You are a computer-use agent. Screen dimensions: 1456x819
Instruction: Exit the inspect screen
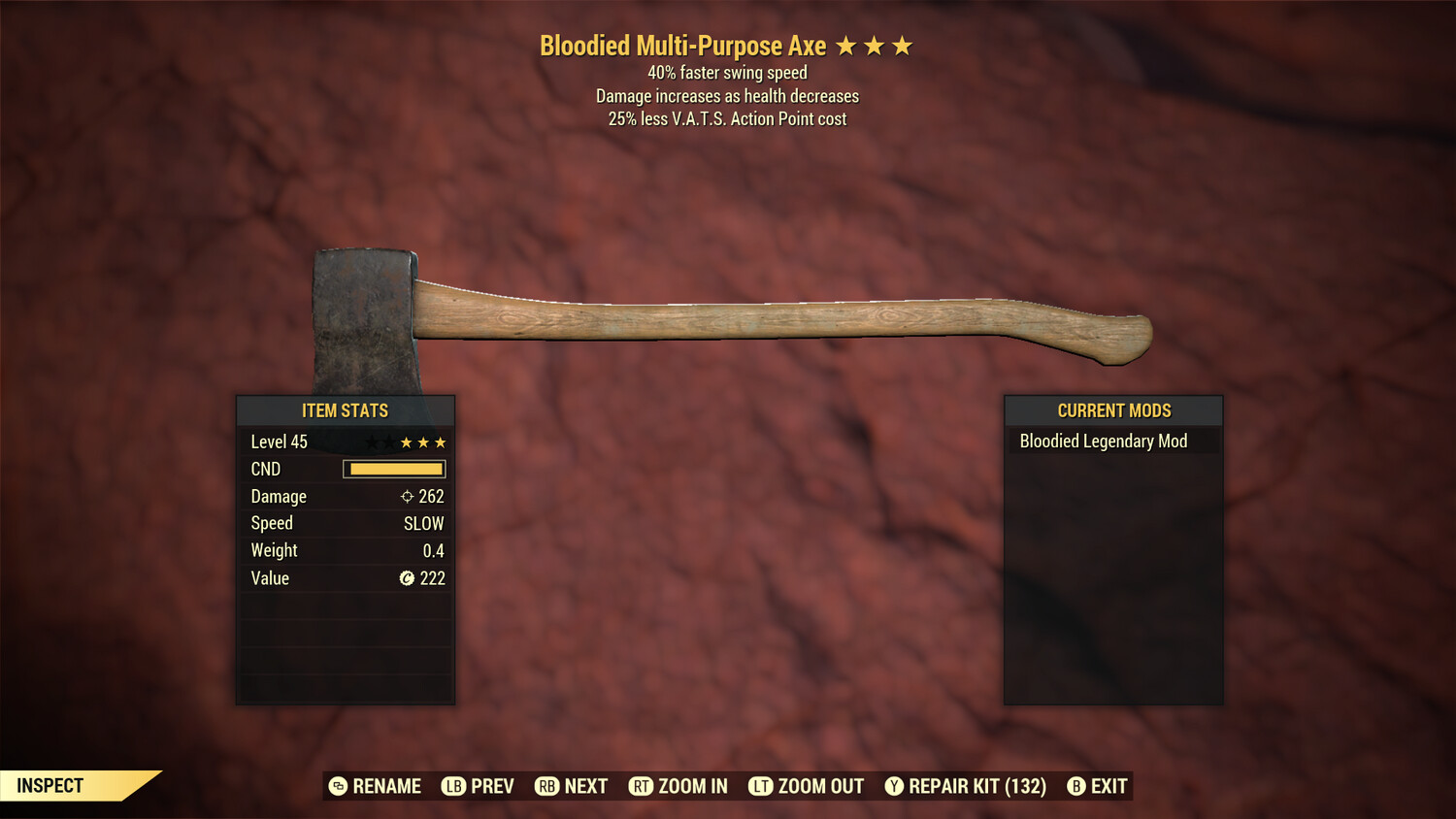[x=1098, y=786]
